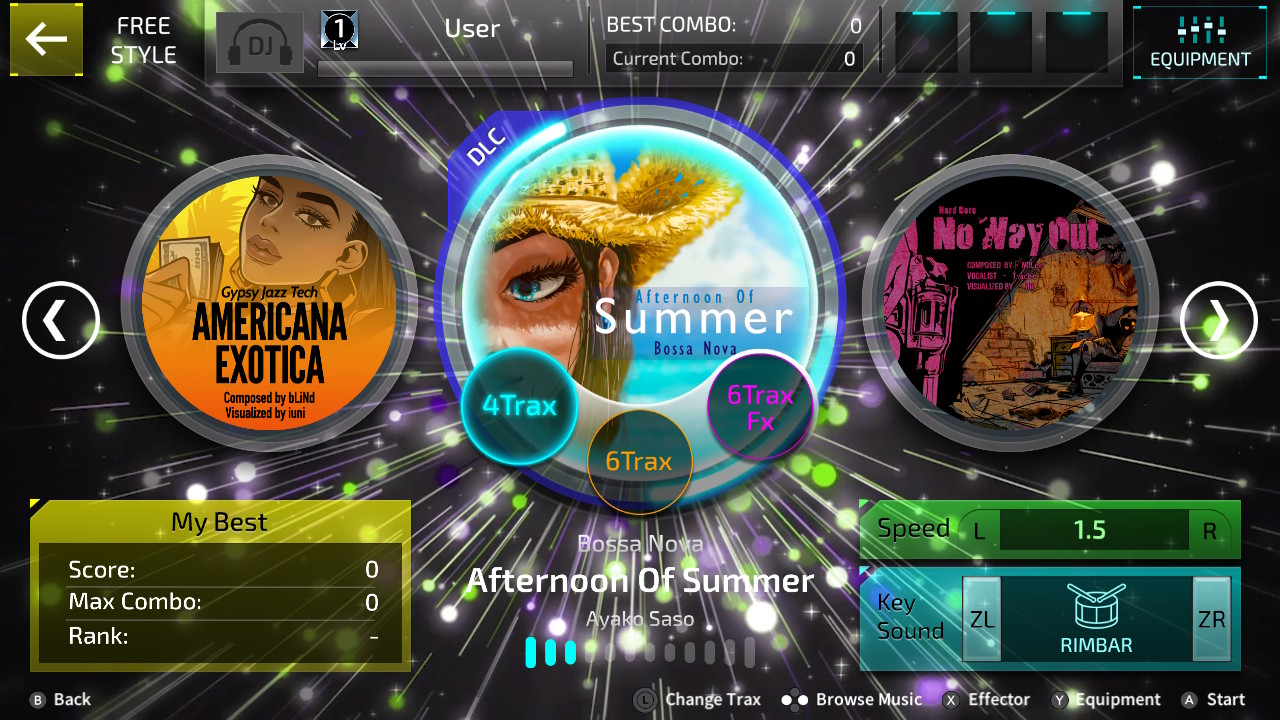
Task: Click the Browse Music dots icon
Action: click(x=795, y=699)
